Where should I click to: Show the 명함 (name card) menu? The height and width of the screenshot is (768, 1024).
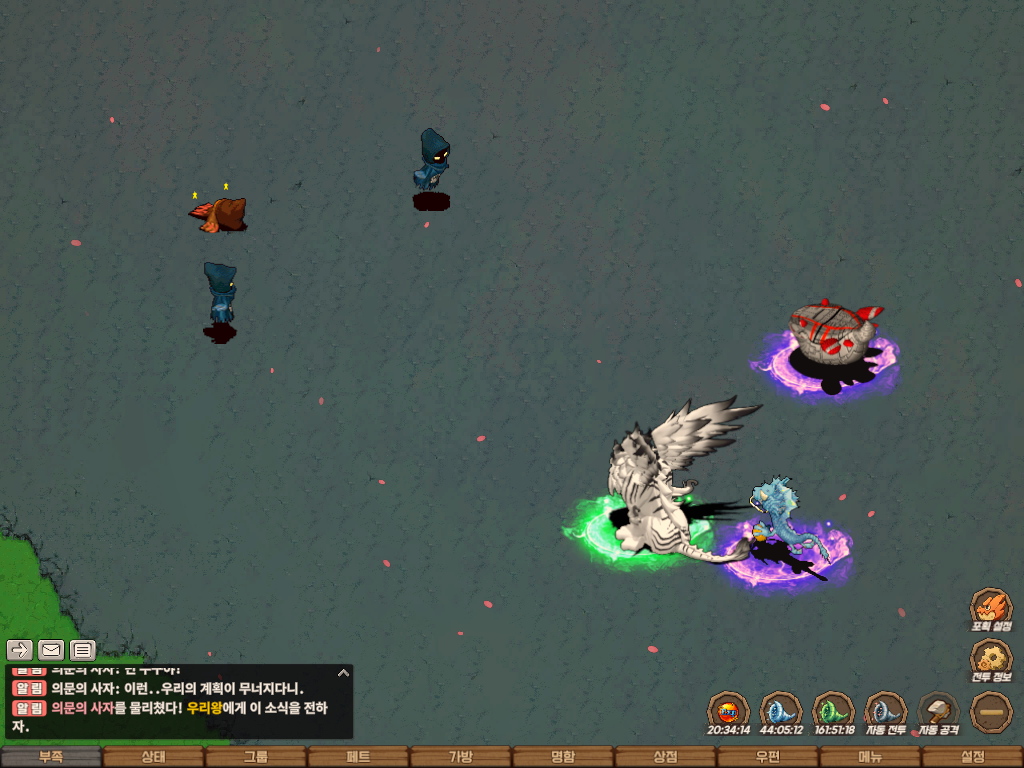click(563, 757)
